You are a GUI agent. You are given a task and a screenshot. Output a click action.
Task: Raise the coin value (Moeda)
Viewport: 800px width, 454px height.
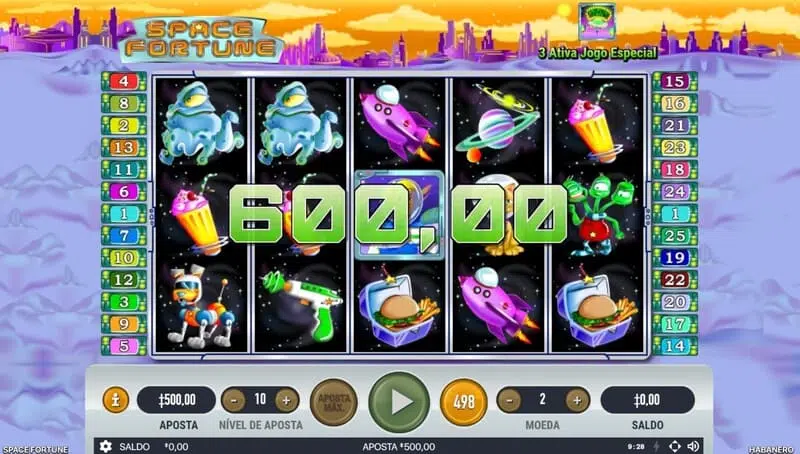[x=577, y=400]
